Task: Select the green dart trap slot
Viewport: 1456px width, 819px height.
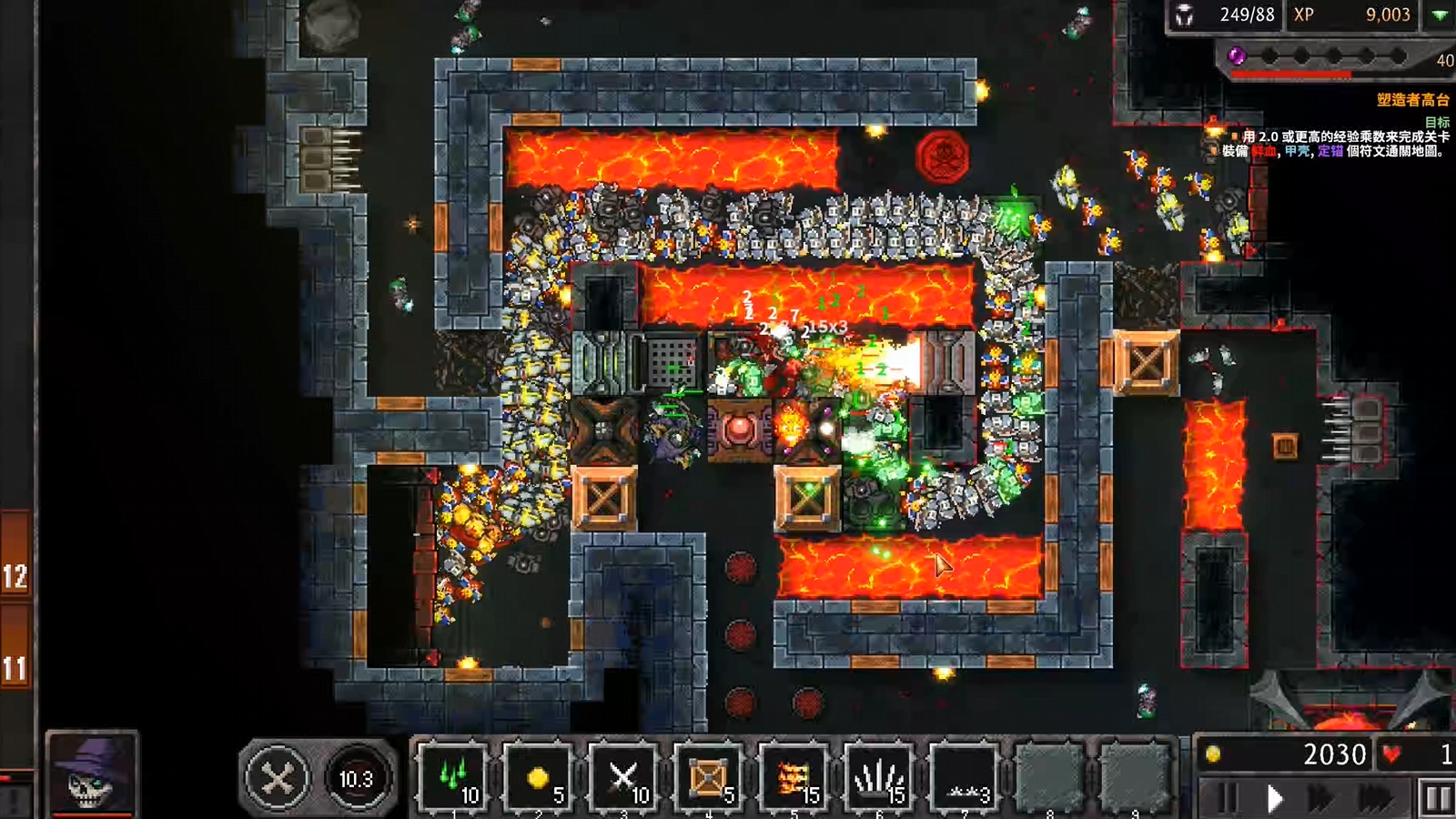Action: (453, 778)
